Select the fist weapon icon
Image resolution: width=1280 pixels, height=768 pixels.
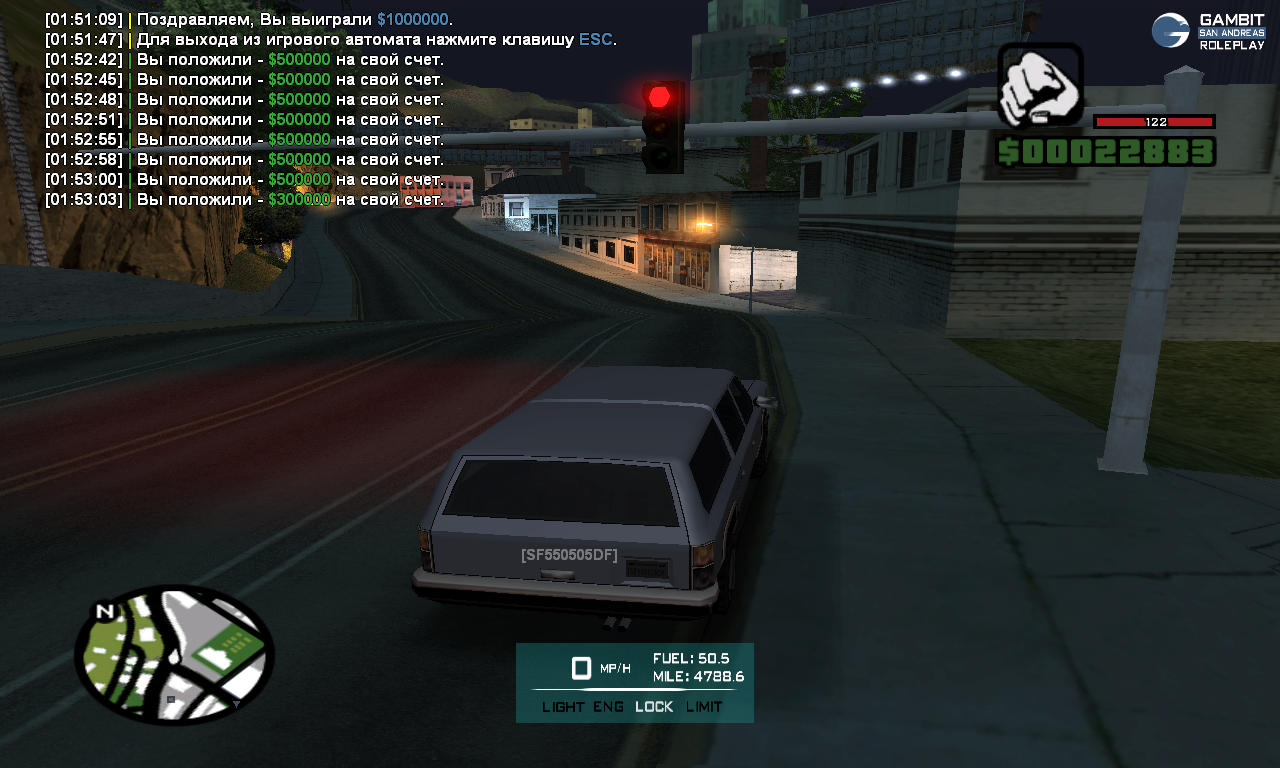click(1040, 84)
